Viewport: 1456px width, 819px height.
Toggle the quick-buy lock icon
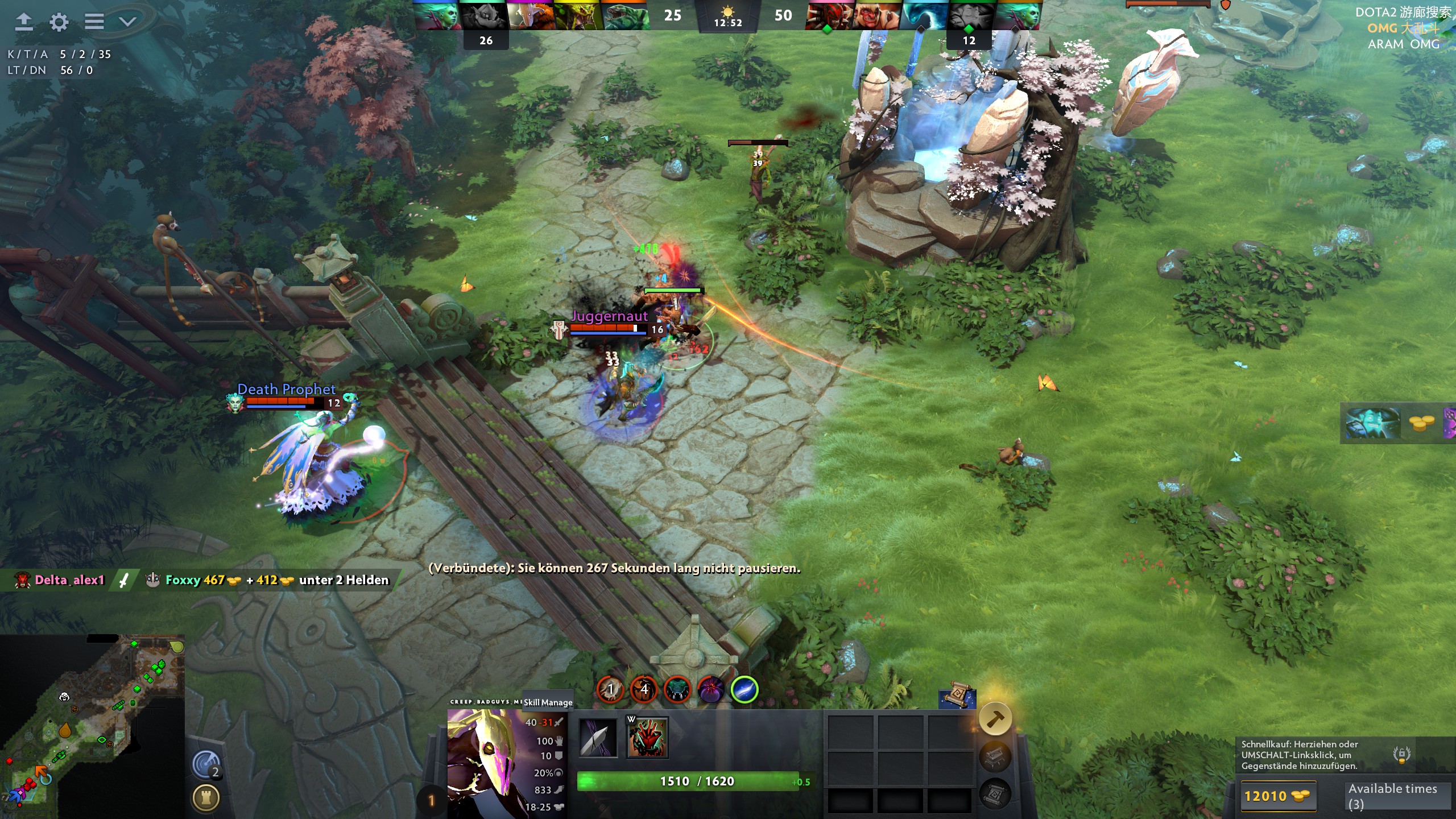point(1401,754)
